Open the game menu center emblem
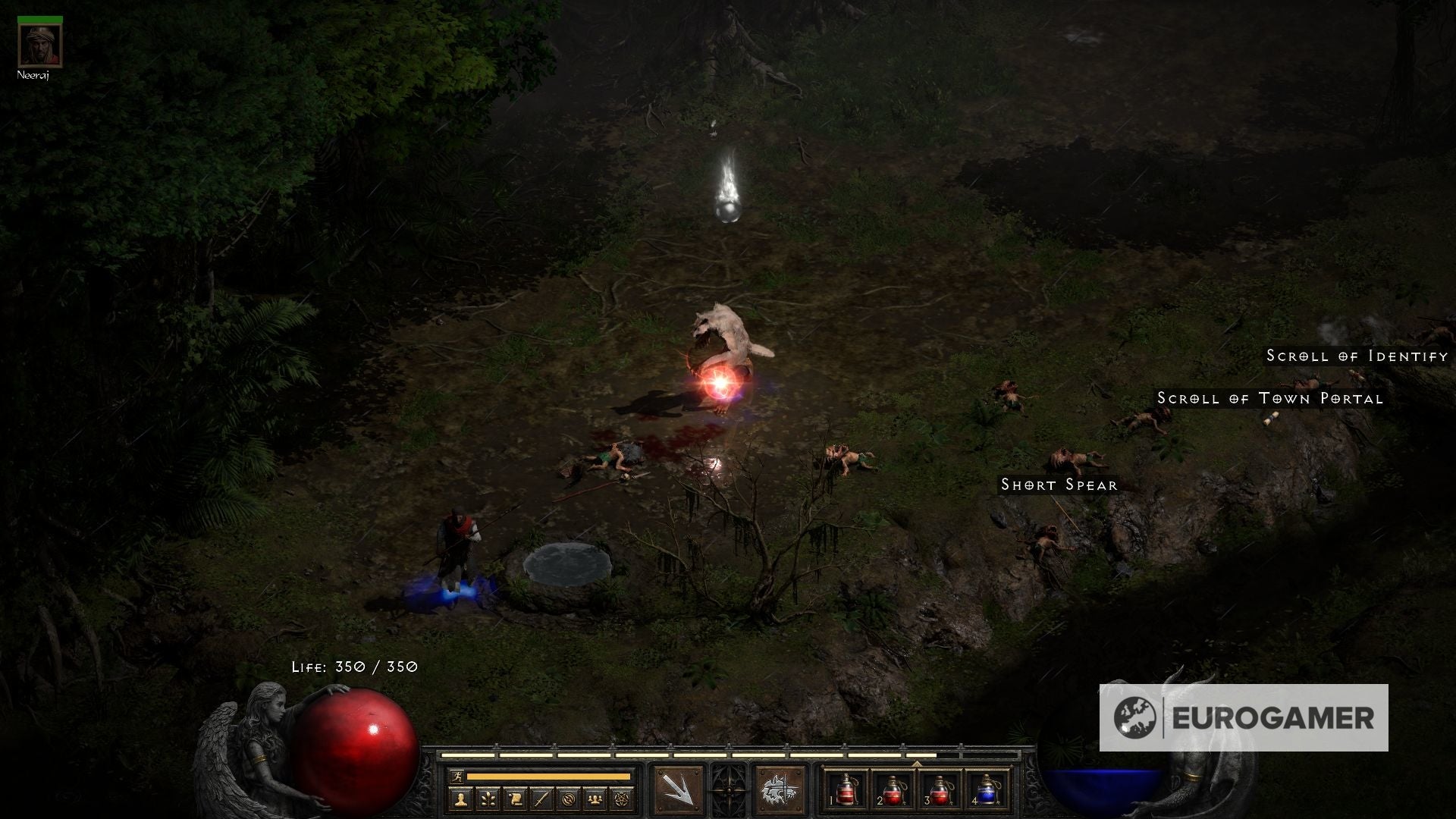Viewport: 1456px width, 819px height. pos(728,789)
